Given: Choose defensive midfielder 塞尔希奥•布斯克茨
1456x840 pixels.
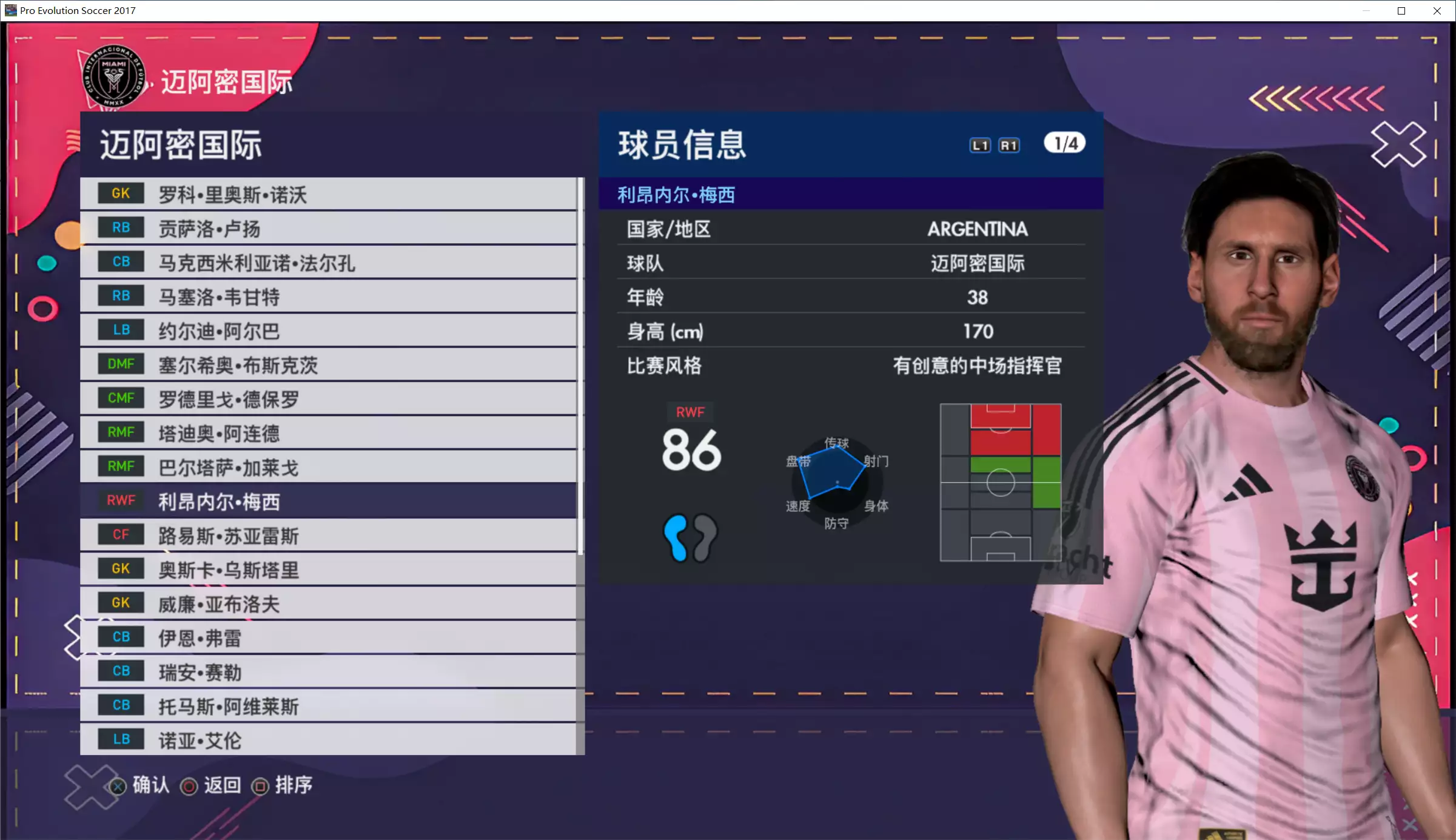Looking at the screenshot, I should [327, 365].
